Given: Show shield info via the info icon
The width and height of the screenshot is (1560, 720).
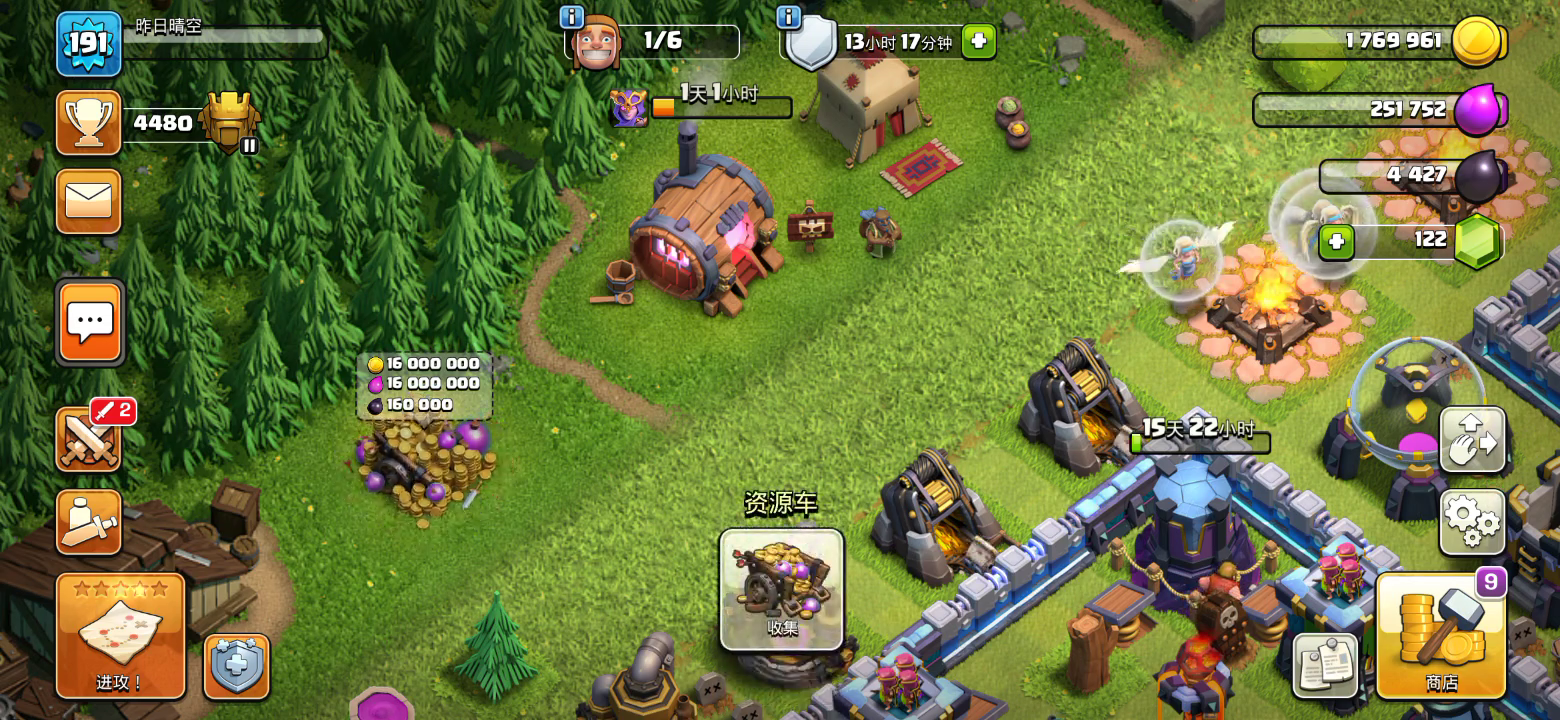Looking at the screenshot, I should click(x=788, y=17).
